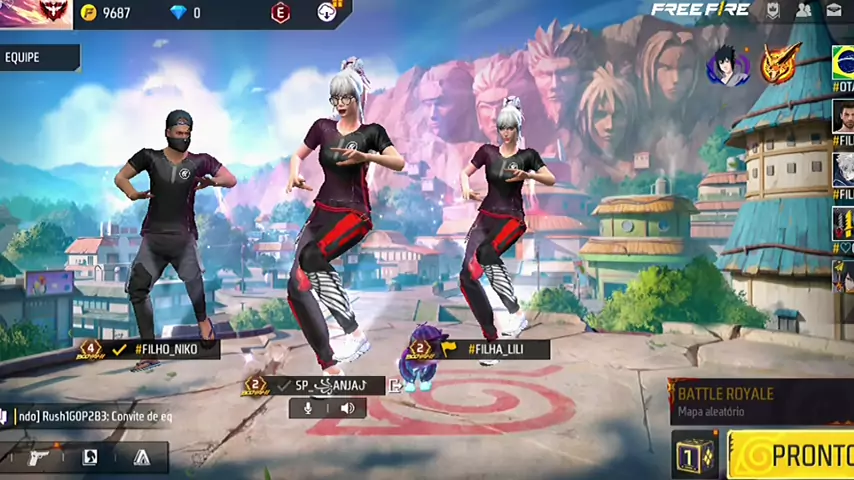
Task: Open the mail envelope icon
Action: click(x=834, y=11)
